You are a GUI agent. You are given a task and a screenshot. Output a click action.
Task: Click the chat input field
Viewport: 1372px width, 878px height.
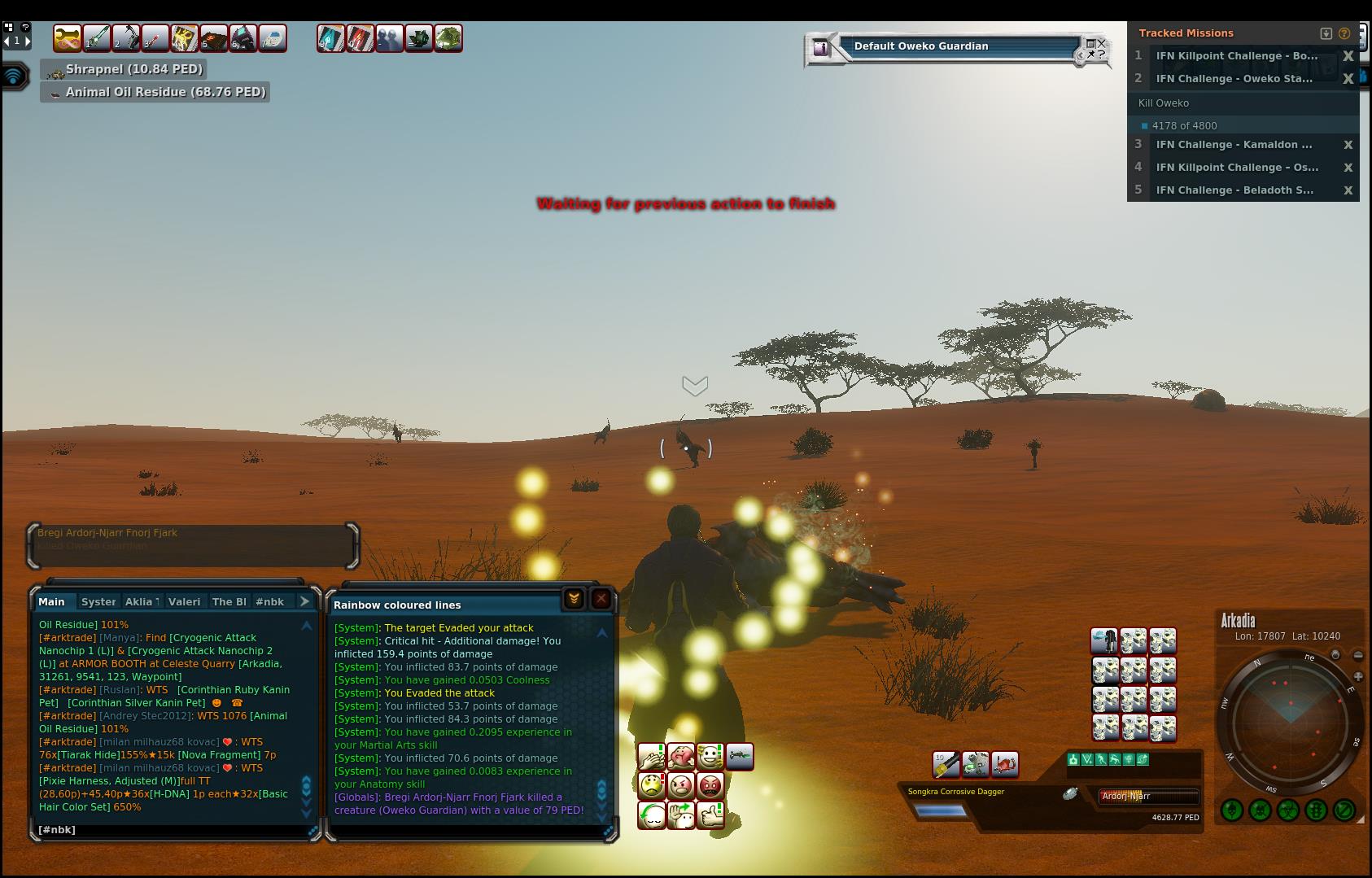[x=171, y=830]
